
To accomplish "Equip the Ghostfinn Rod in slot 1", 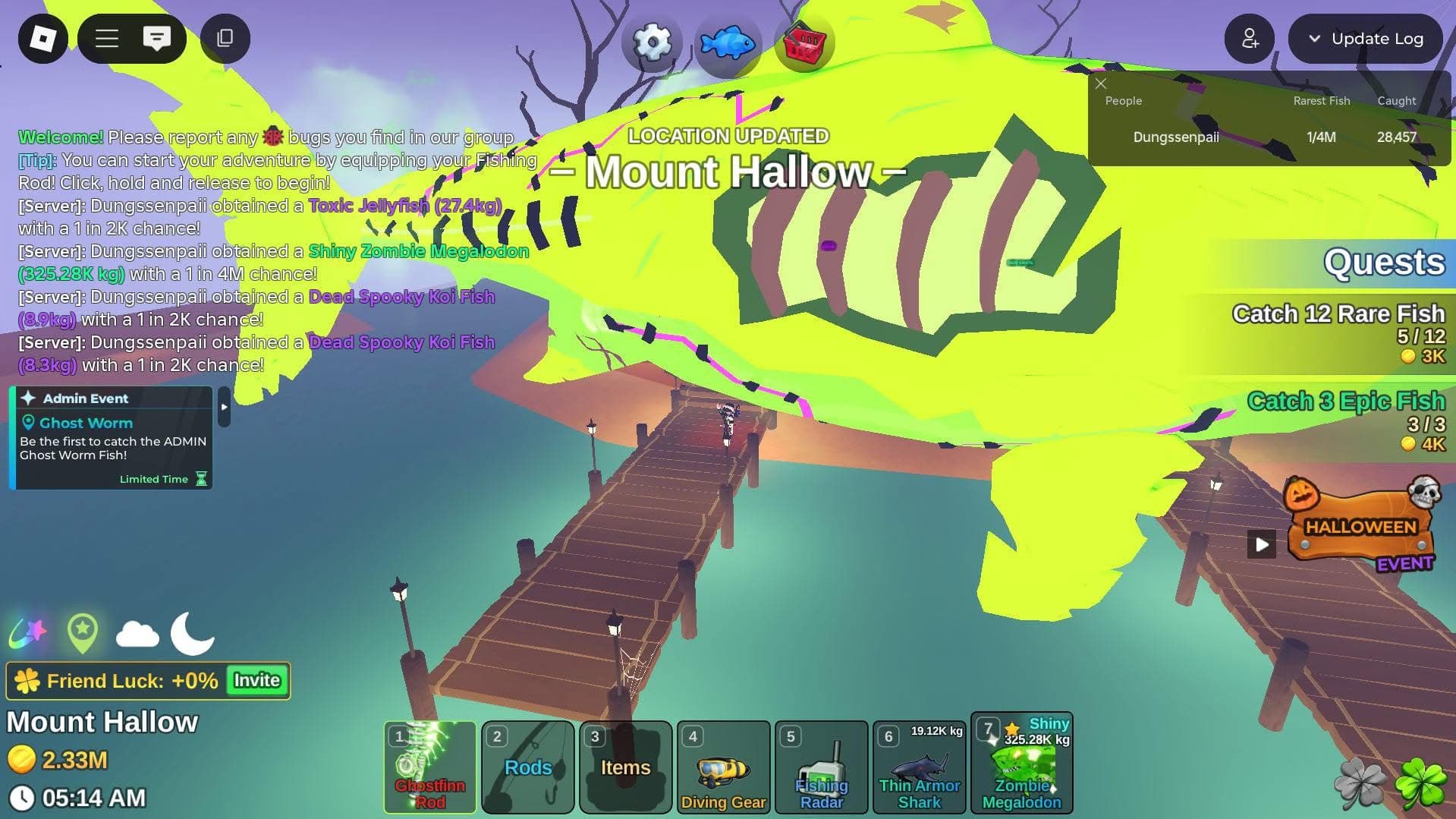I will (x=430, y=767).
